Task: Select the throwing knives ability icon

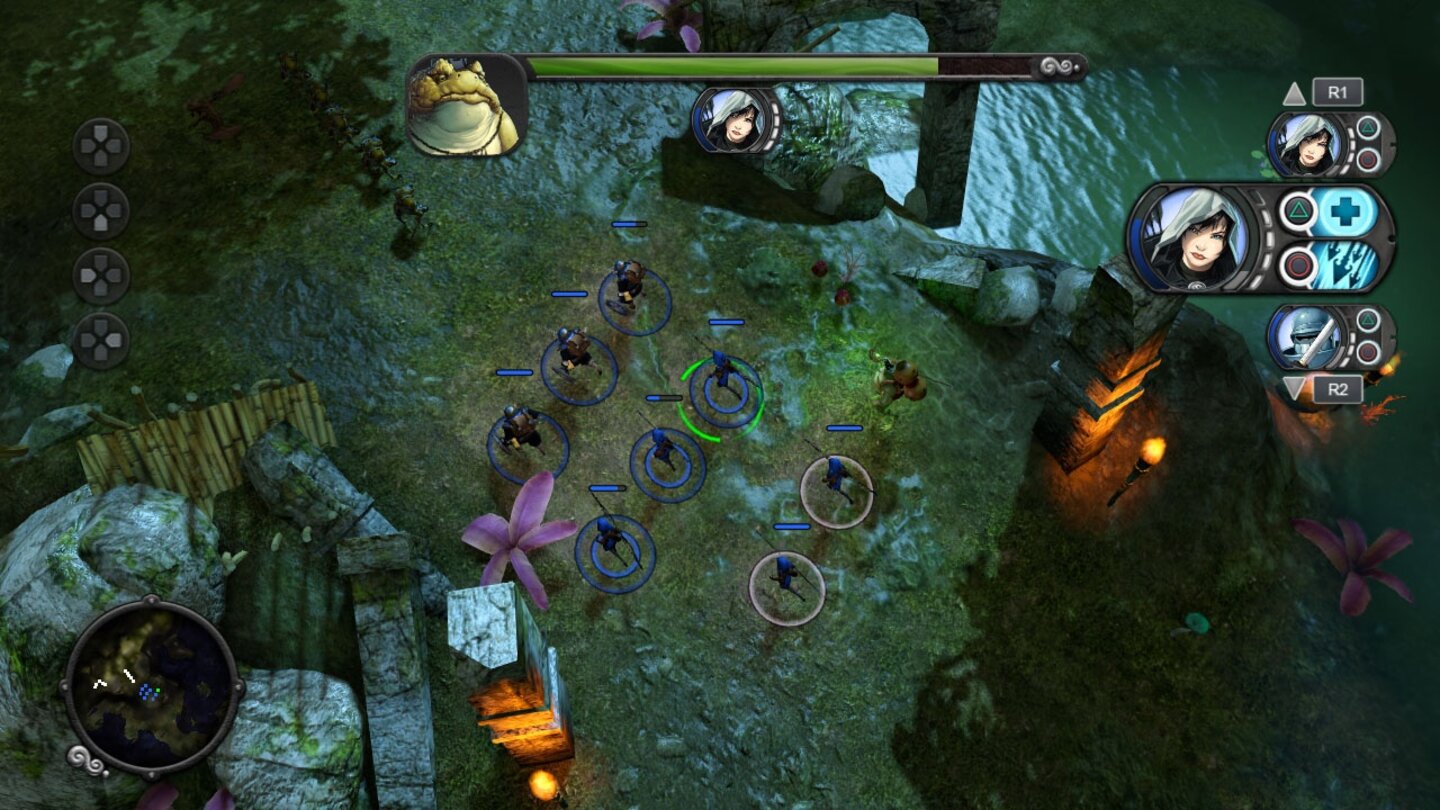Action: 1343,265
